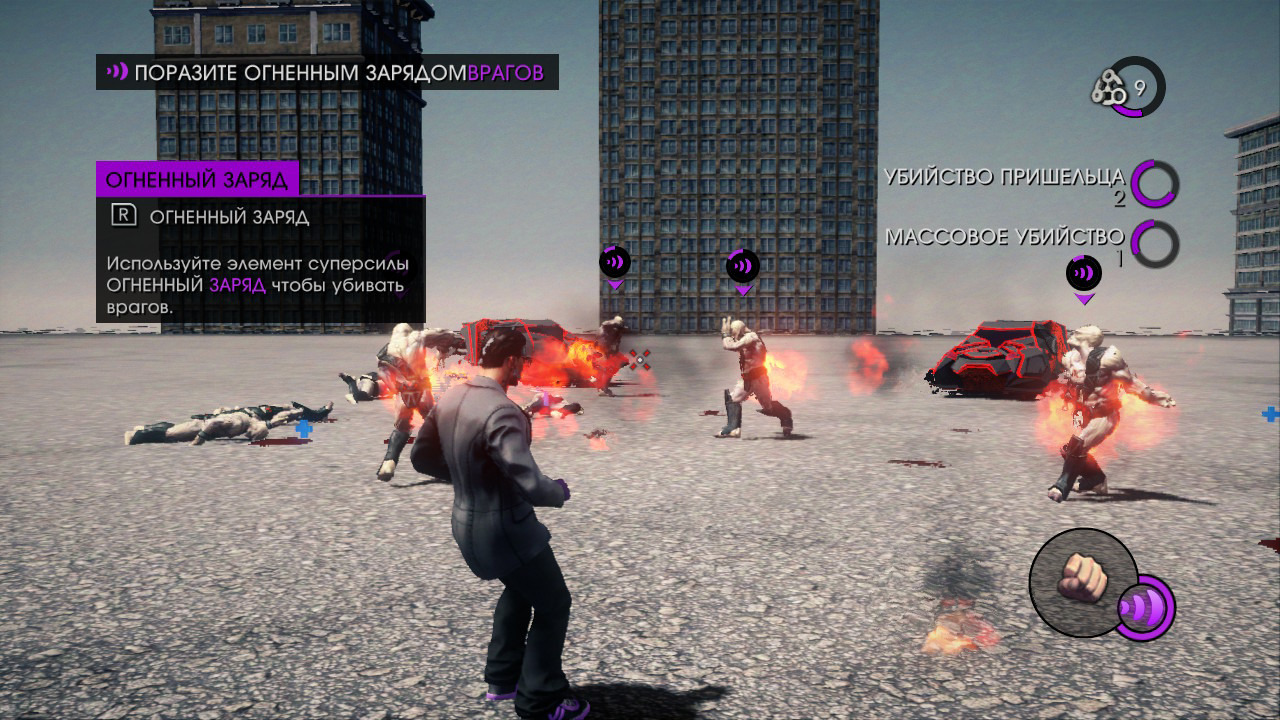
Task: Activate the purple Blast superpower icon
Action: click(x=1143, y=607)
